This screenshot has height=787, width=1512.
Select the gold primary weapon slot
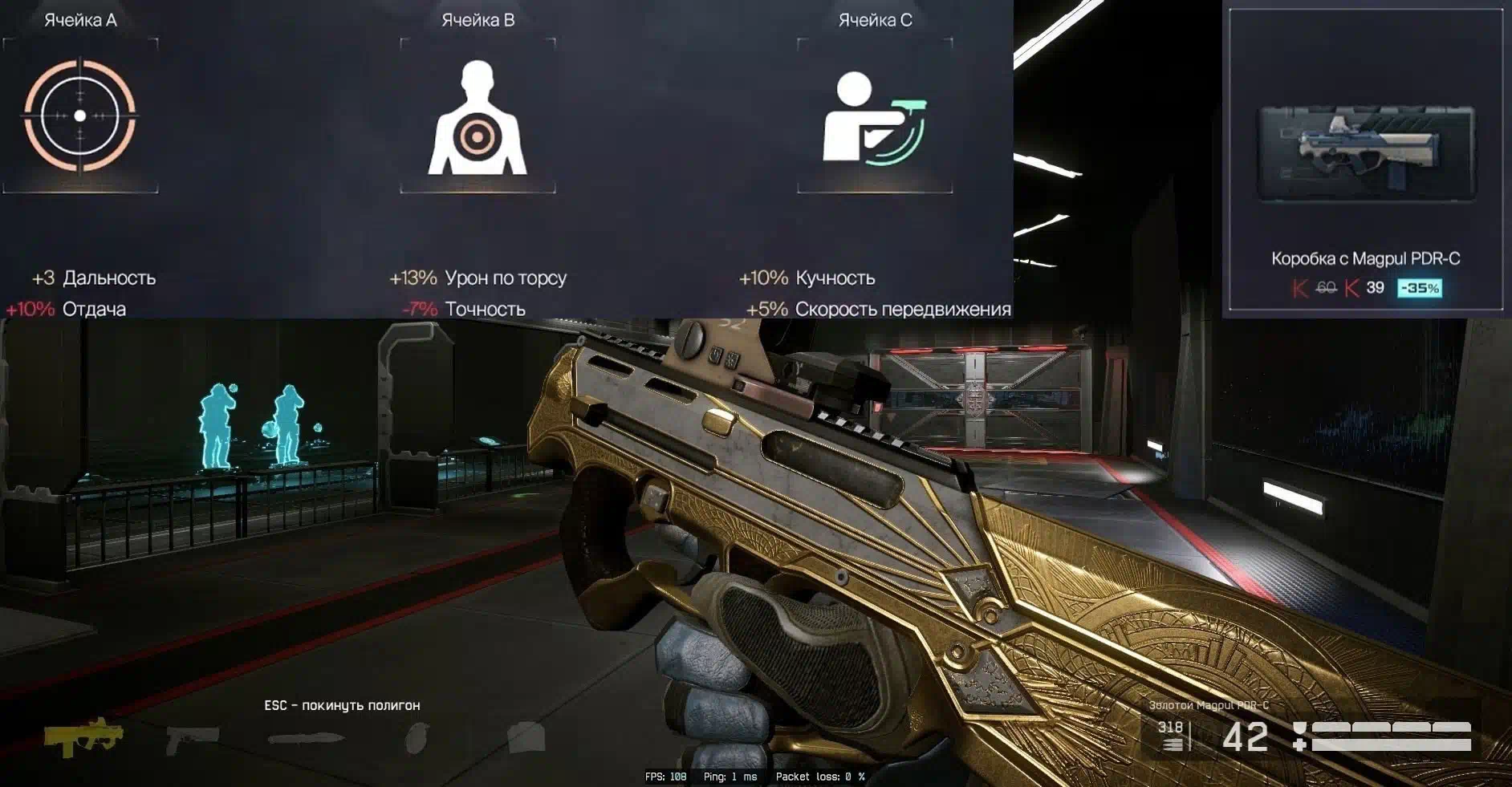coord(83,736)
